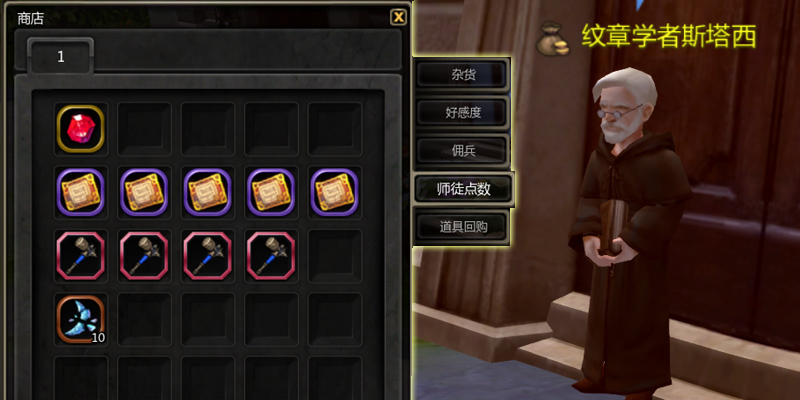800x400 pixels.
Task: Choose the 师徒点数 shop category
Action: tap(463, 188)
